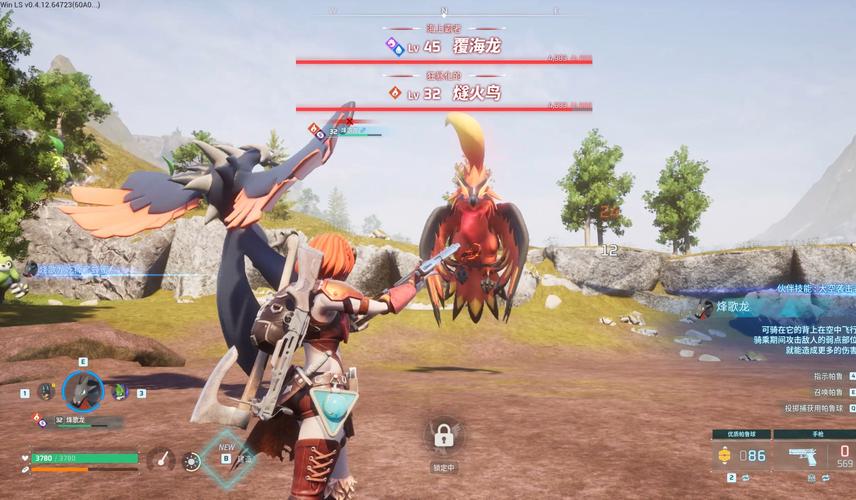Switch to the dark pal in slot 1
Image resolution: width=856 pixels, height=500 pixels.
[x=46, y=393]
